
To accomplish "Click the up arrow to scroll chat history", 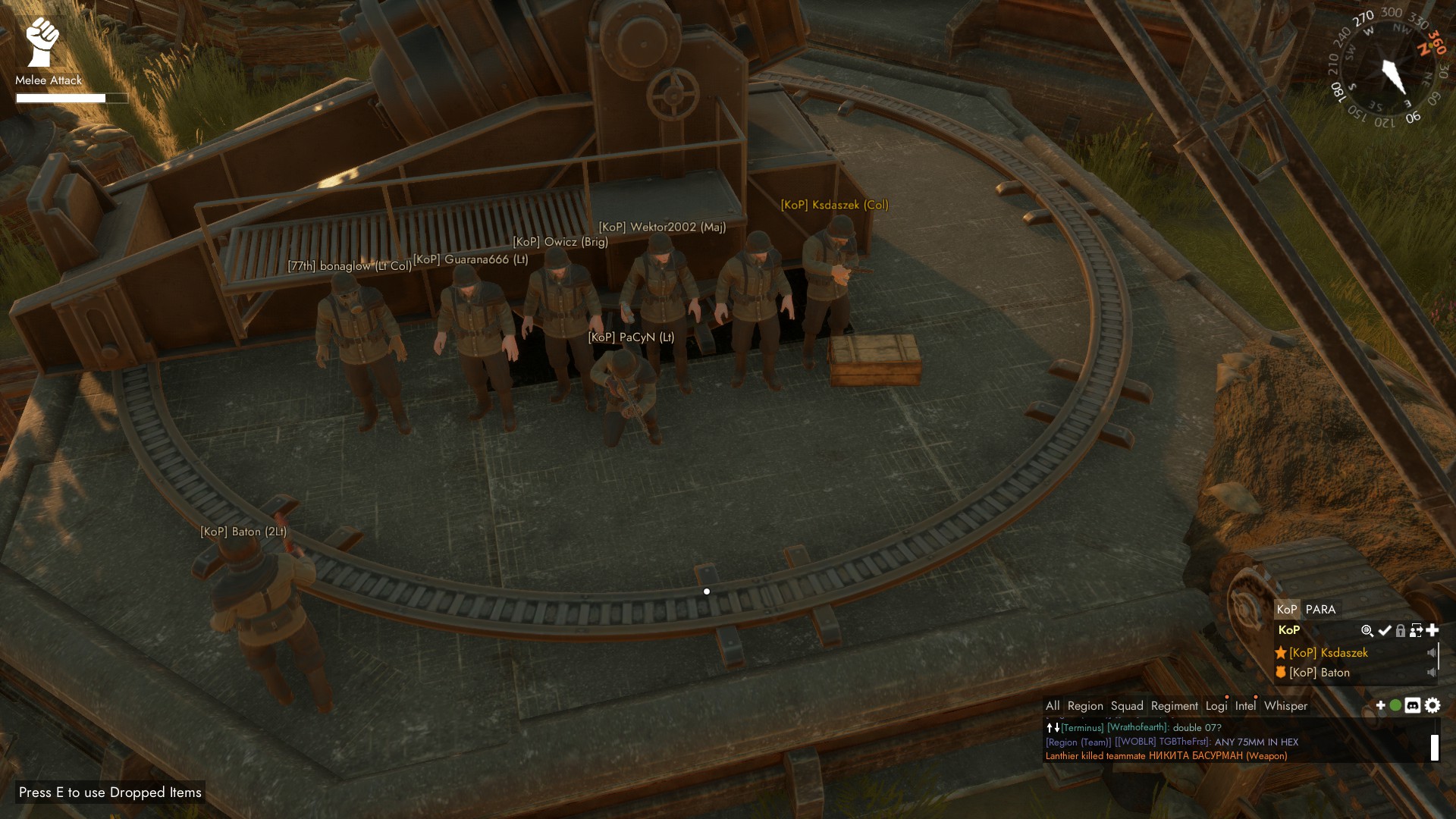I will [x=1049, y=726].
